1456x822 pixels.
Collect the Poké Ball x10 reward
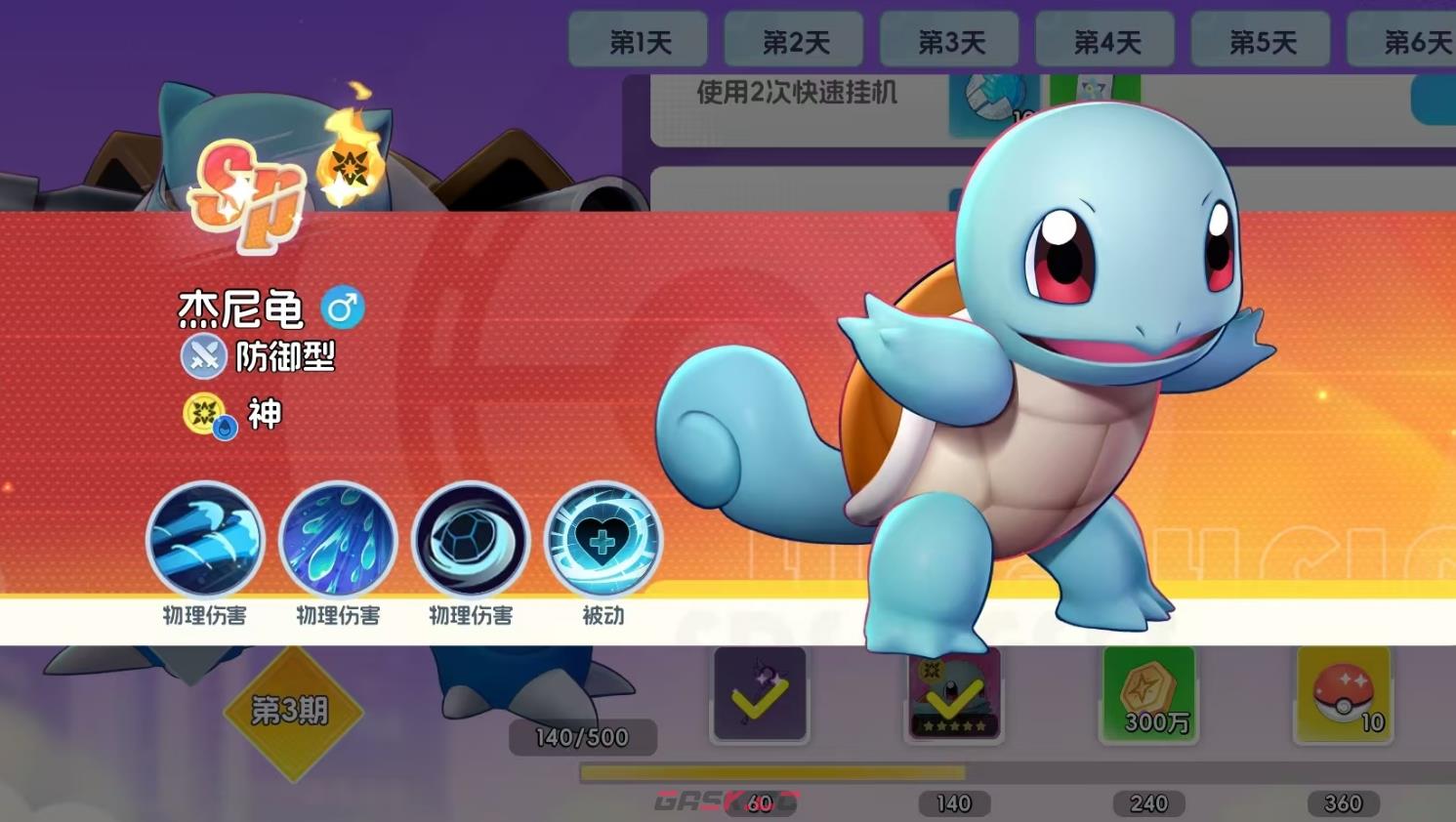tap(1343, 695)
